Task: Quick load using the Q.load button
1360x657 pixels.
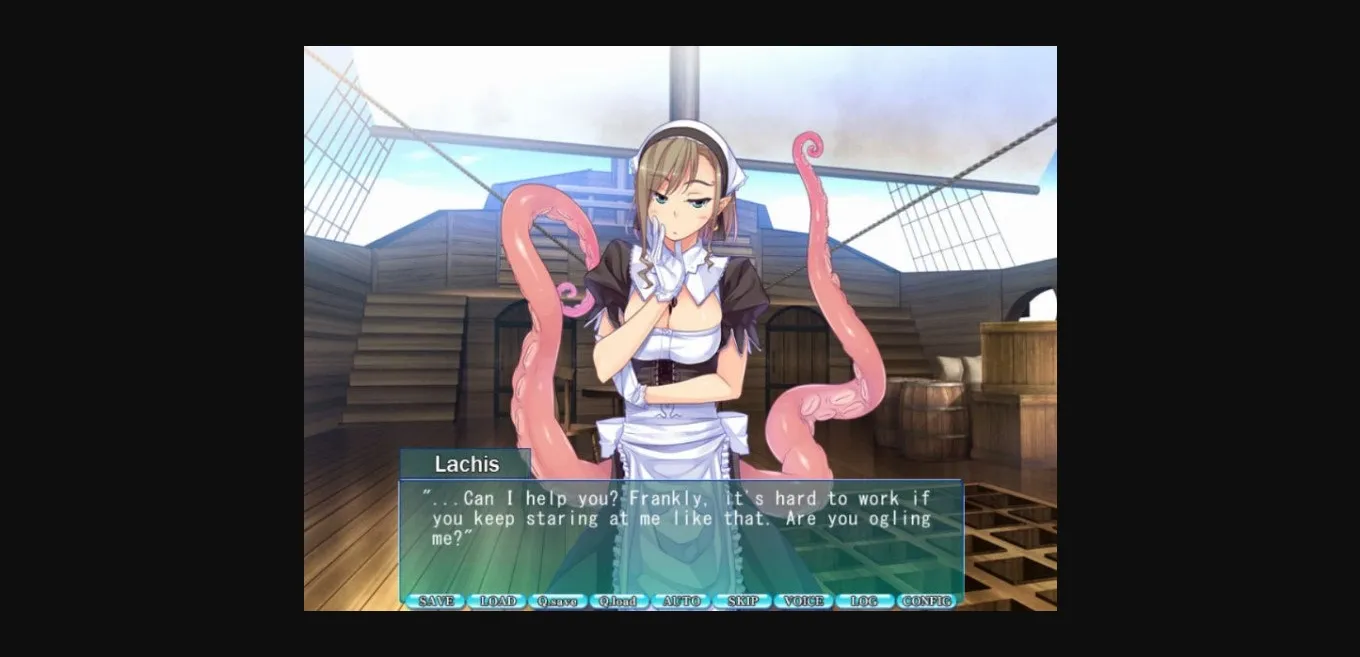Action: (x=618, y=601)
